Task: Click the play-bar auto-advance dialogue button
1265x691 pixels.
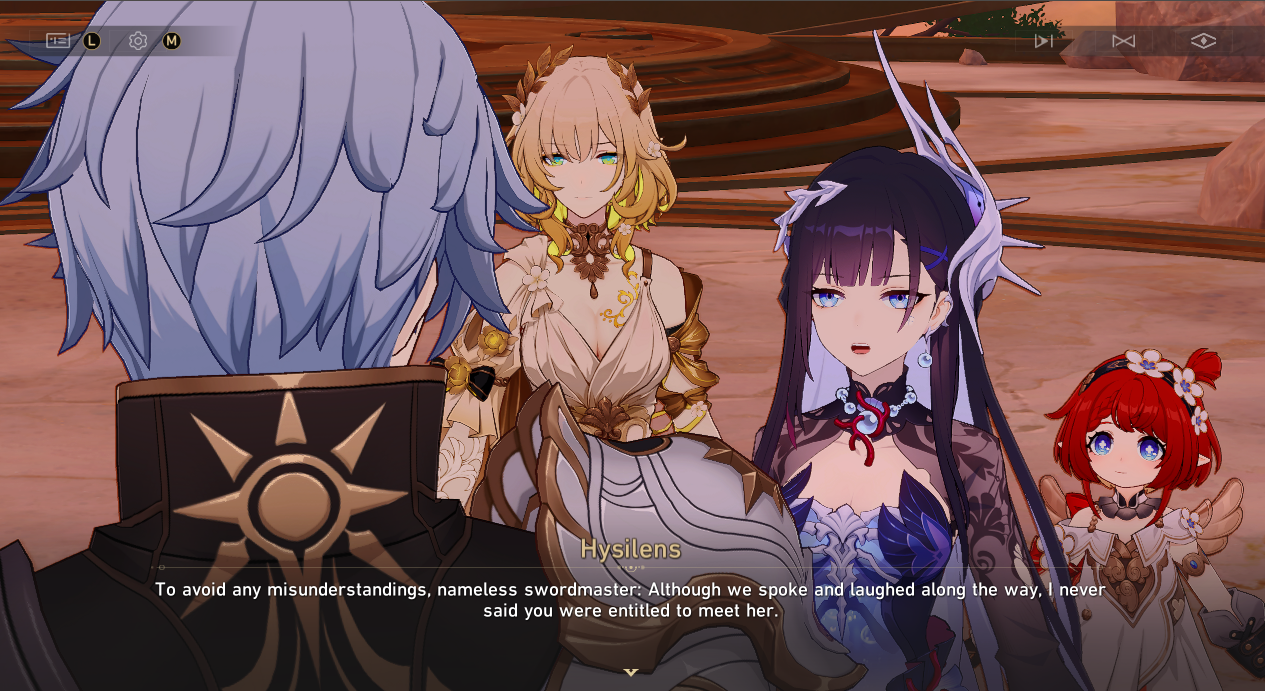Action: (1043, 41)
